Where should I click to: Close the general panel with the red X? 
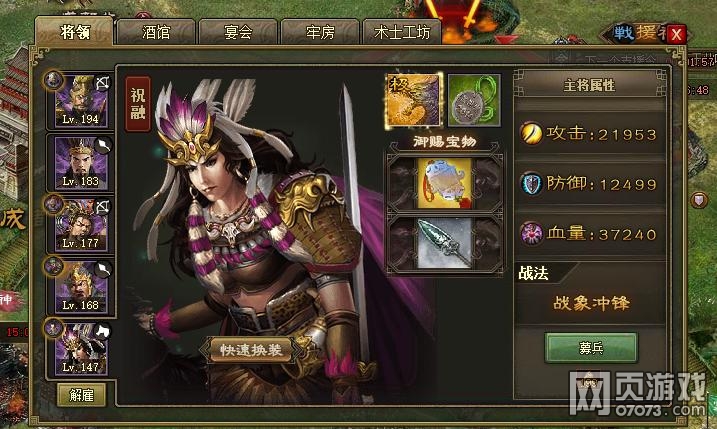tap(677, 34)
